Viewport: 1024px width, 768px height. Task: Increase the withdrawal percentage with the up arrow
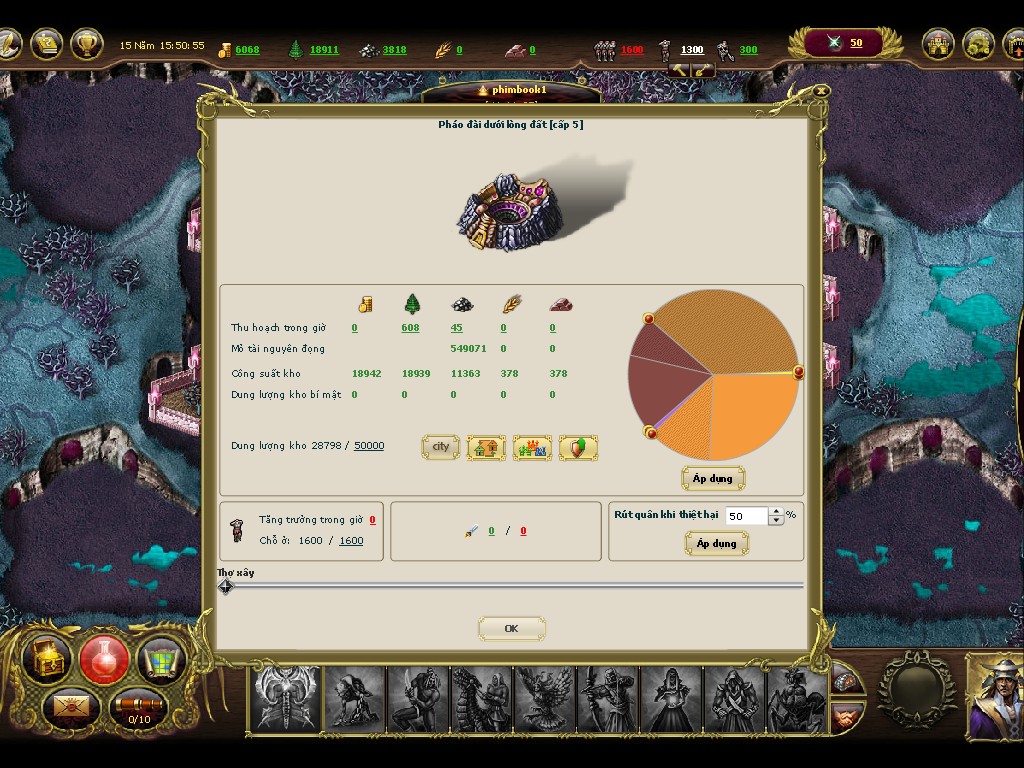tap(776, 512)
